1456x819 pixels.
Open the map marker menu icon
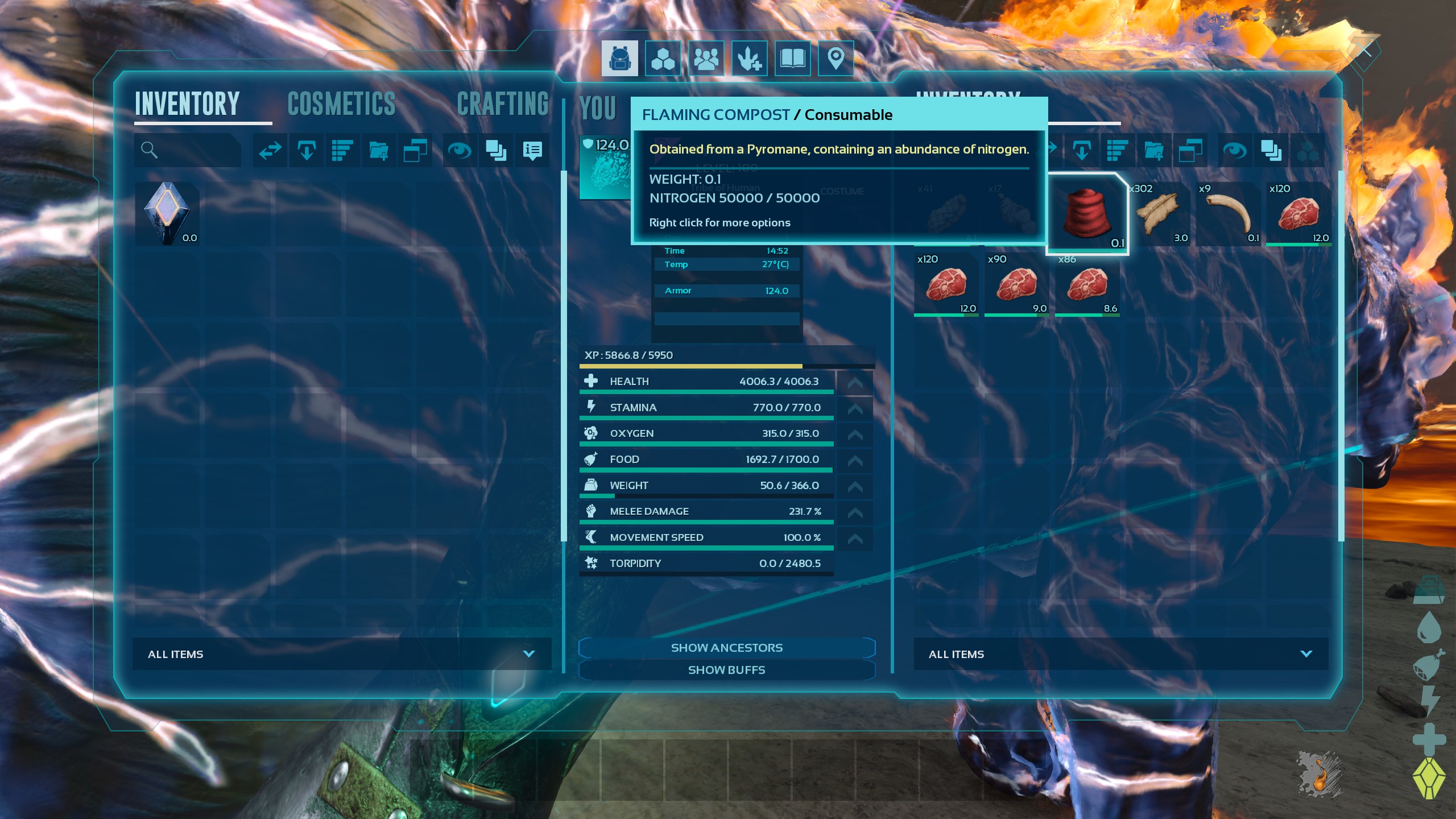point(835,59)
